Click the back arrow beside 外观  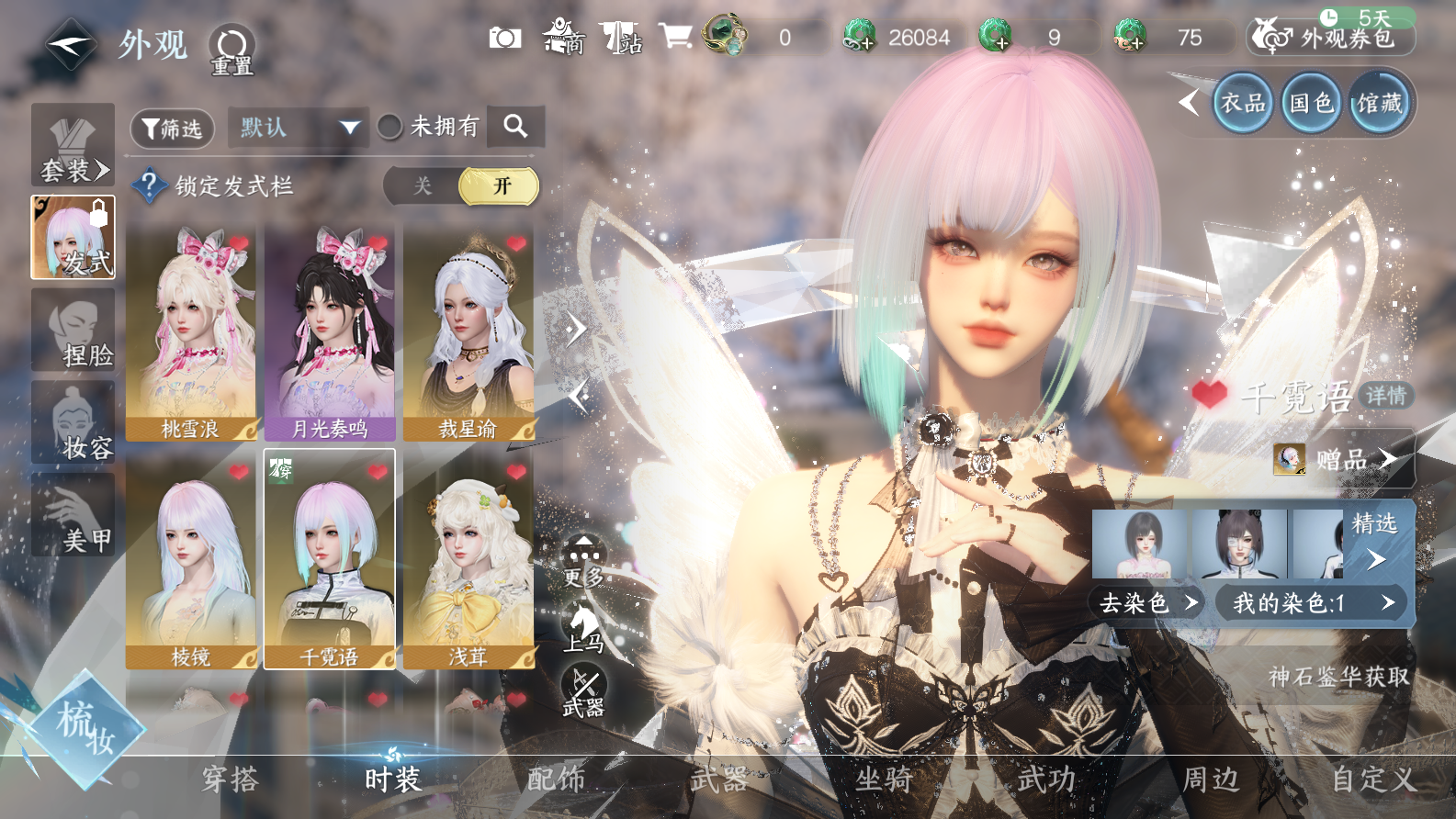(71, 44)
